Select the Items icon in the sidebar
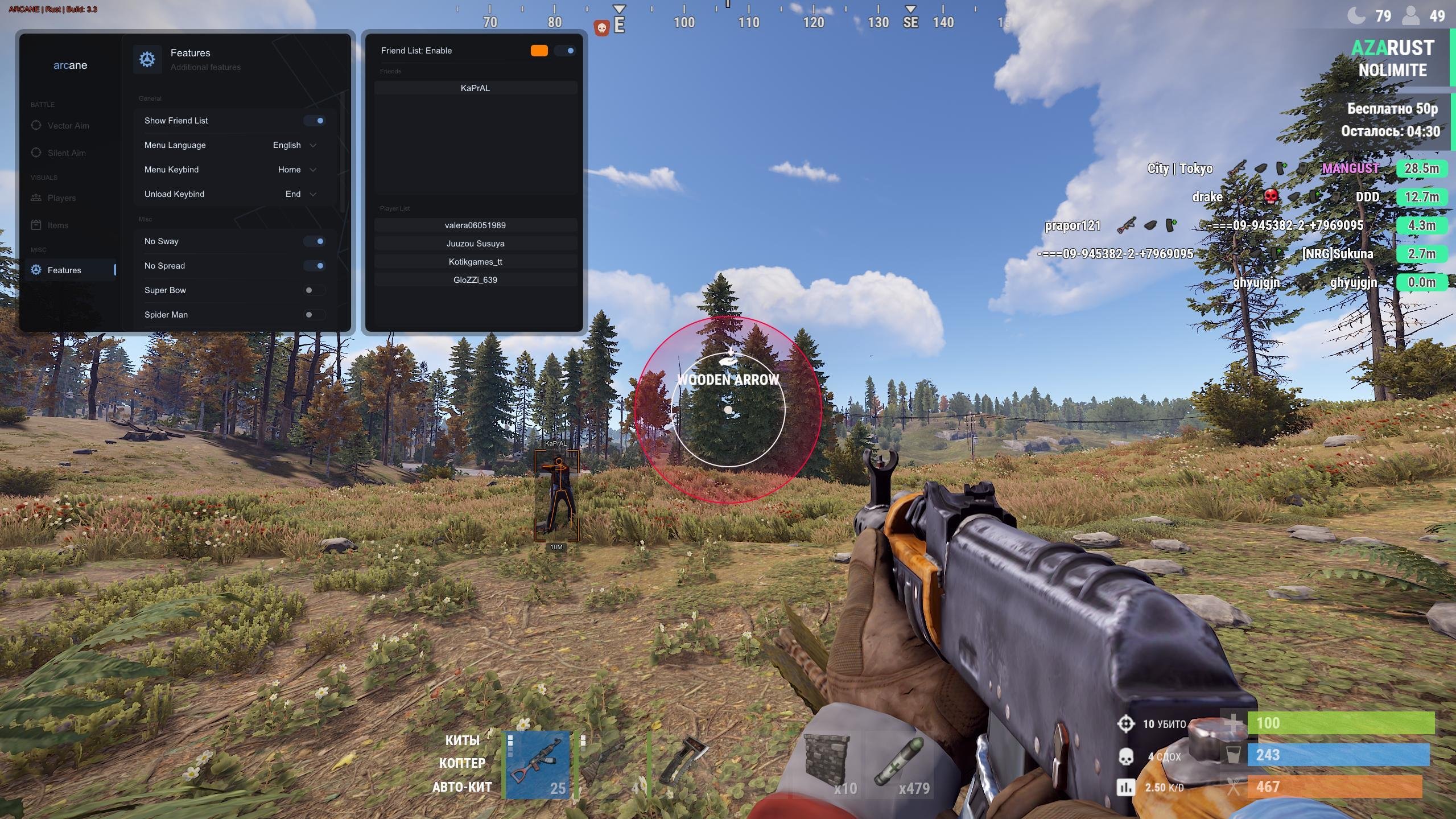The height and width of the screenshot is (819, 1456). (x=36, y=225)
